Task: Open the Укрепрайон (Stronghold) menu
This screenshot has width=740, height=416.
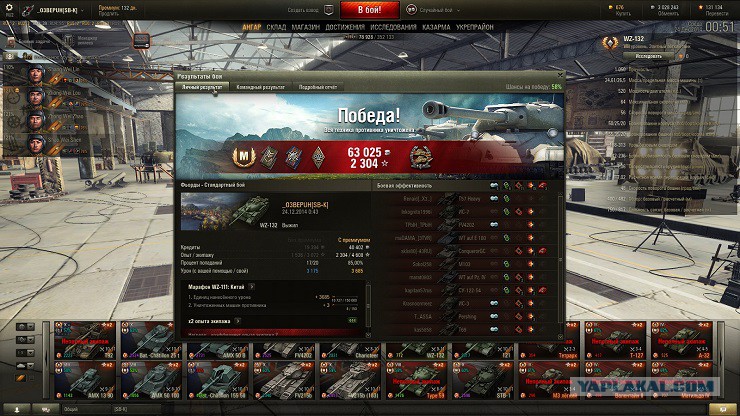Action: tap(476, 28)
